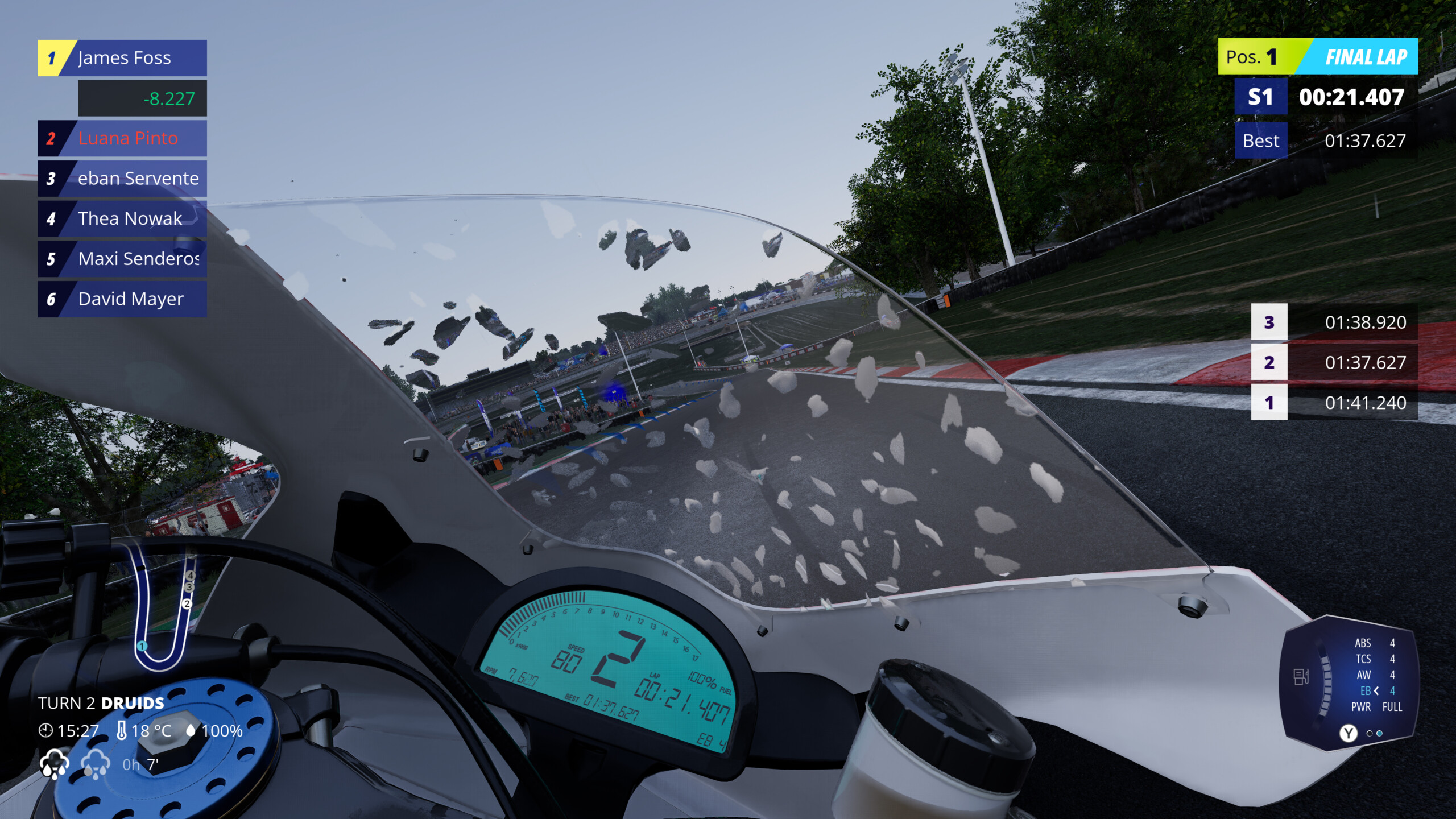Screen dimensions: 1456x819
Task: Select James Foss in the standings
Action: click(122, 58)
